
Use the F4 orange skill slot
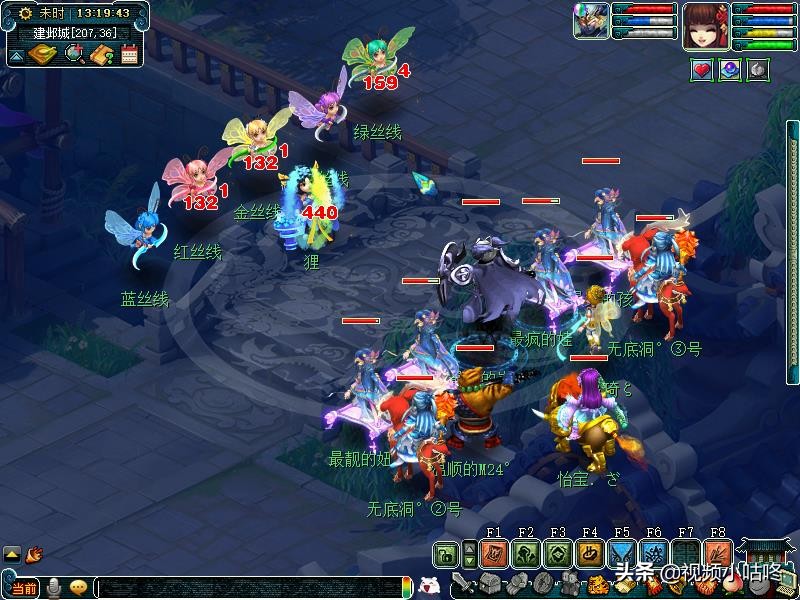pos(590,554)
